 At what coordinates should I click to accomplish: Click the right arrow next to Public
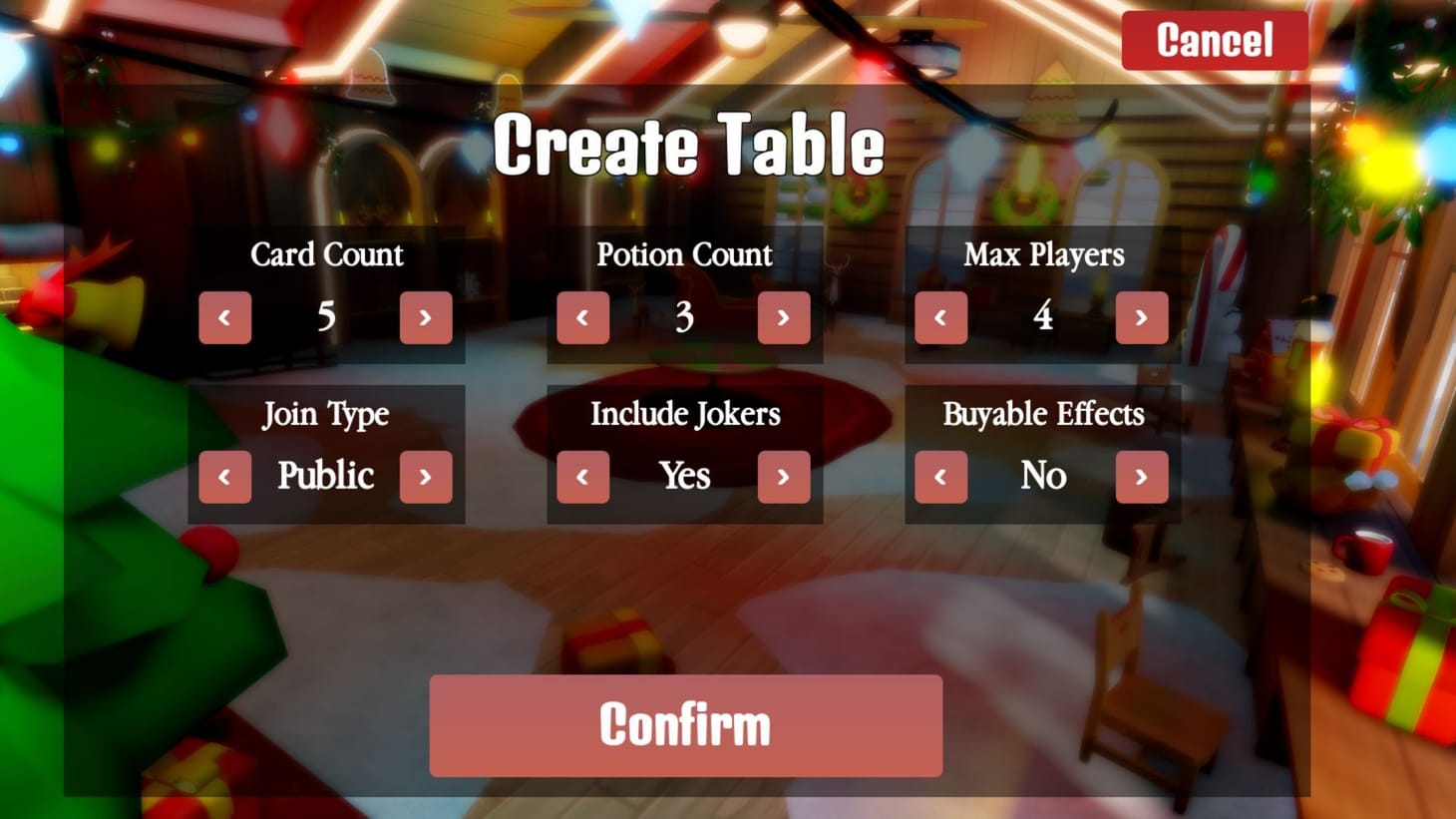point(426,477)
